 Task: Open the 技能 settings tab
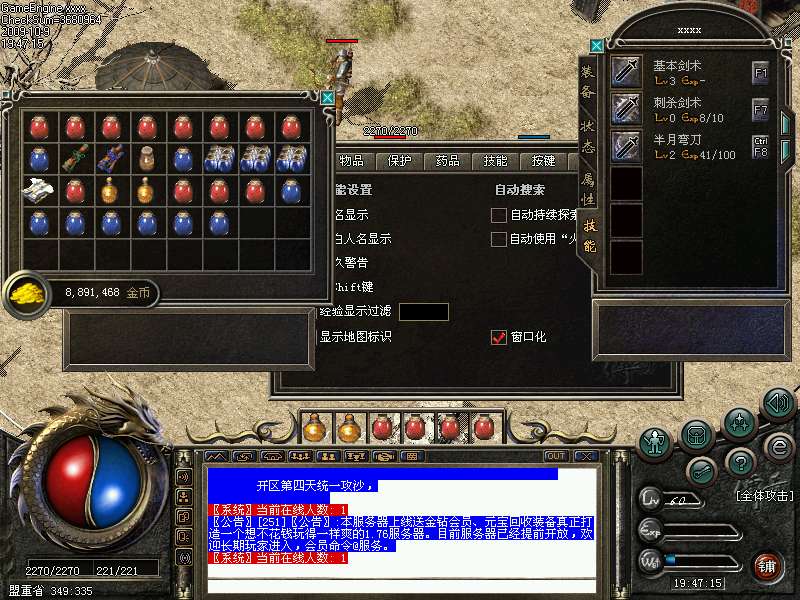pos(495,161)
